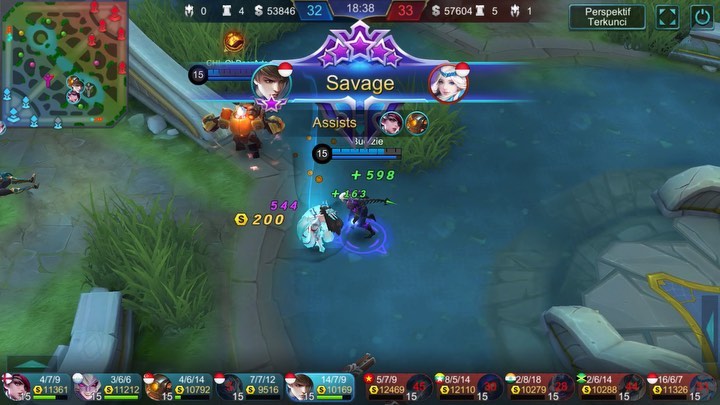This screenshot has height=405, width=720.
Task: Spectate the red player with 16/6/7 score
Action: pyautogui.click(x=681, y=387)
